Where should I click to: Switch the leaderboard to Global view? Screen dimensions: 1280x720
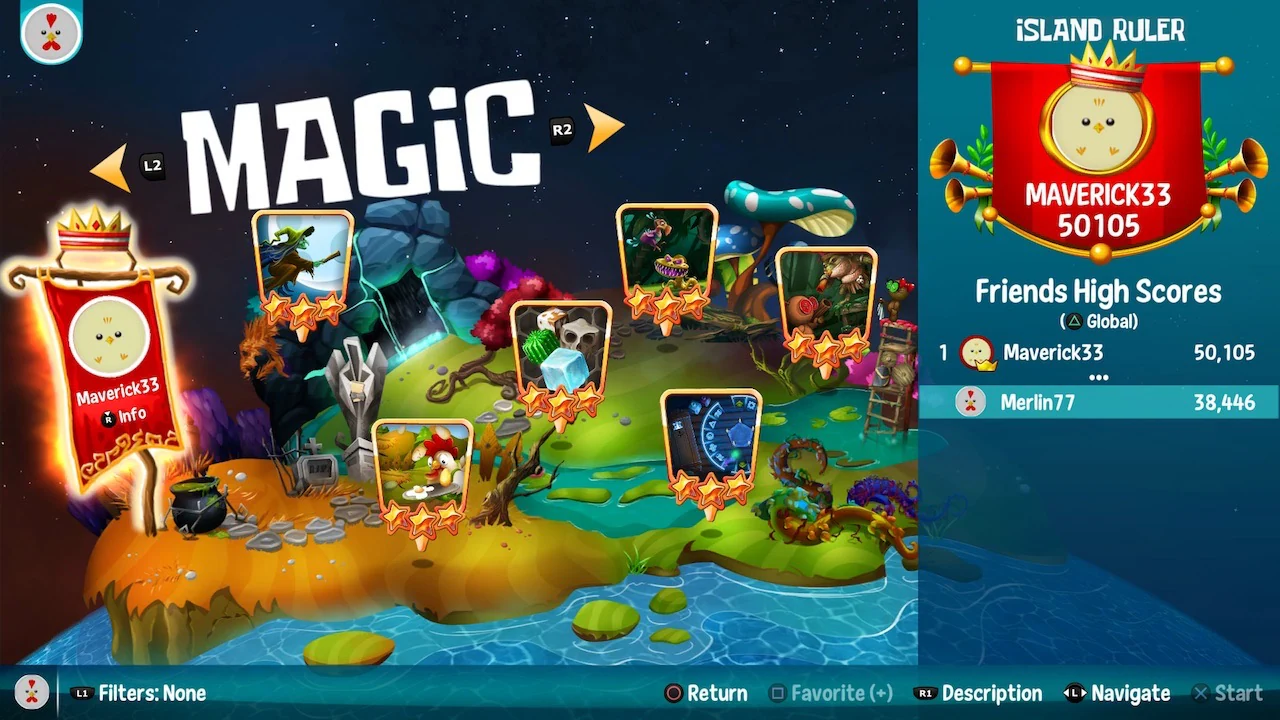click(x=1098, y=321)
